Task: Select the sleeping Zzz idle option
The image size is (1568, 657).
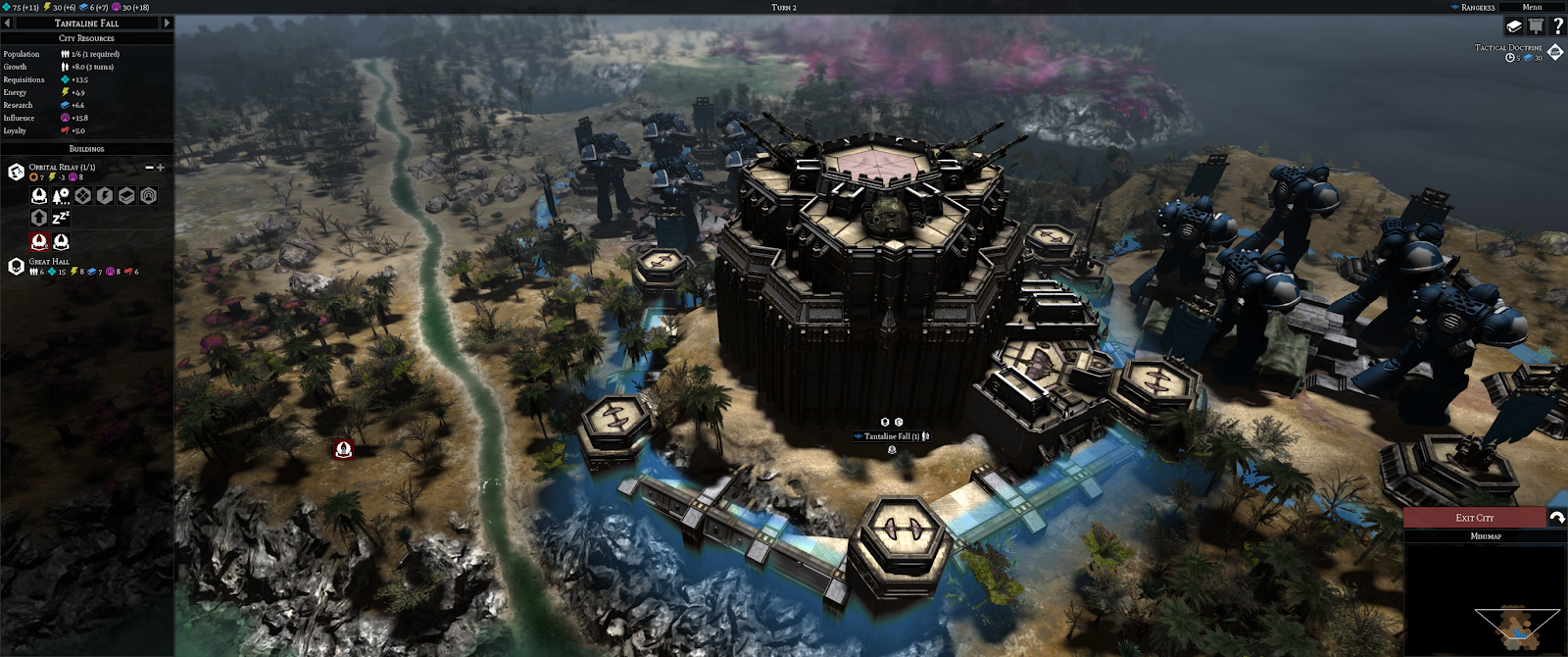Action: tap(61, 218)
